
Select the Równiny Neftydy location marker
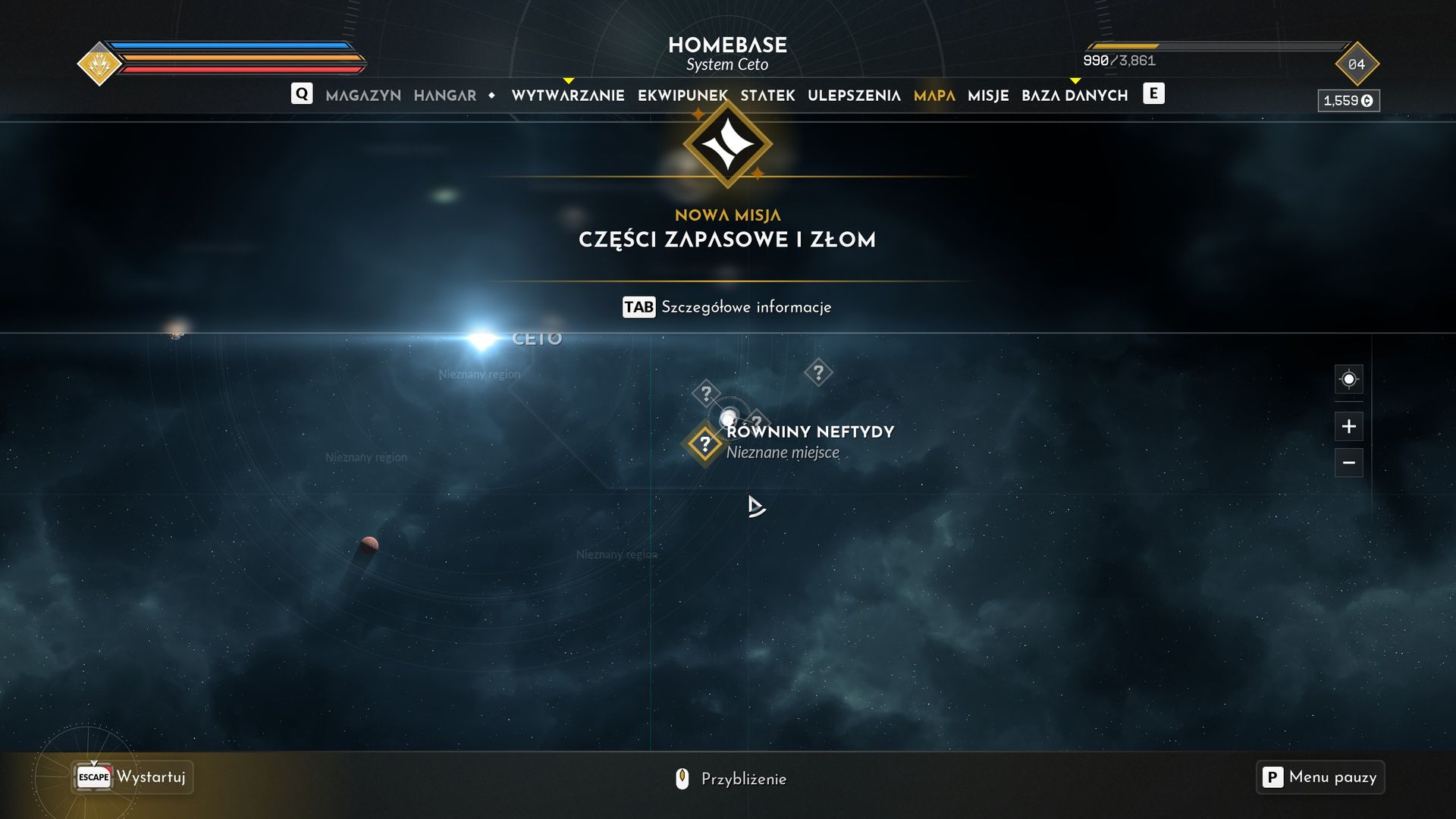click(x=704, y=444)
